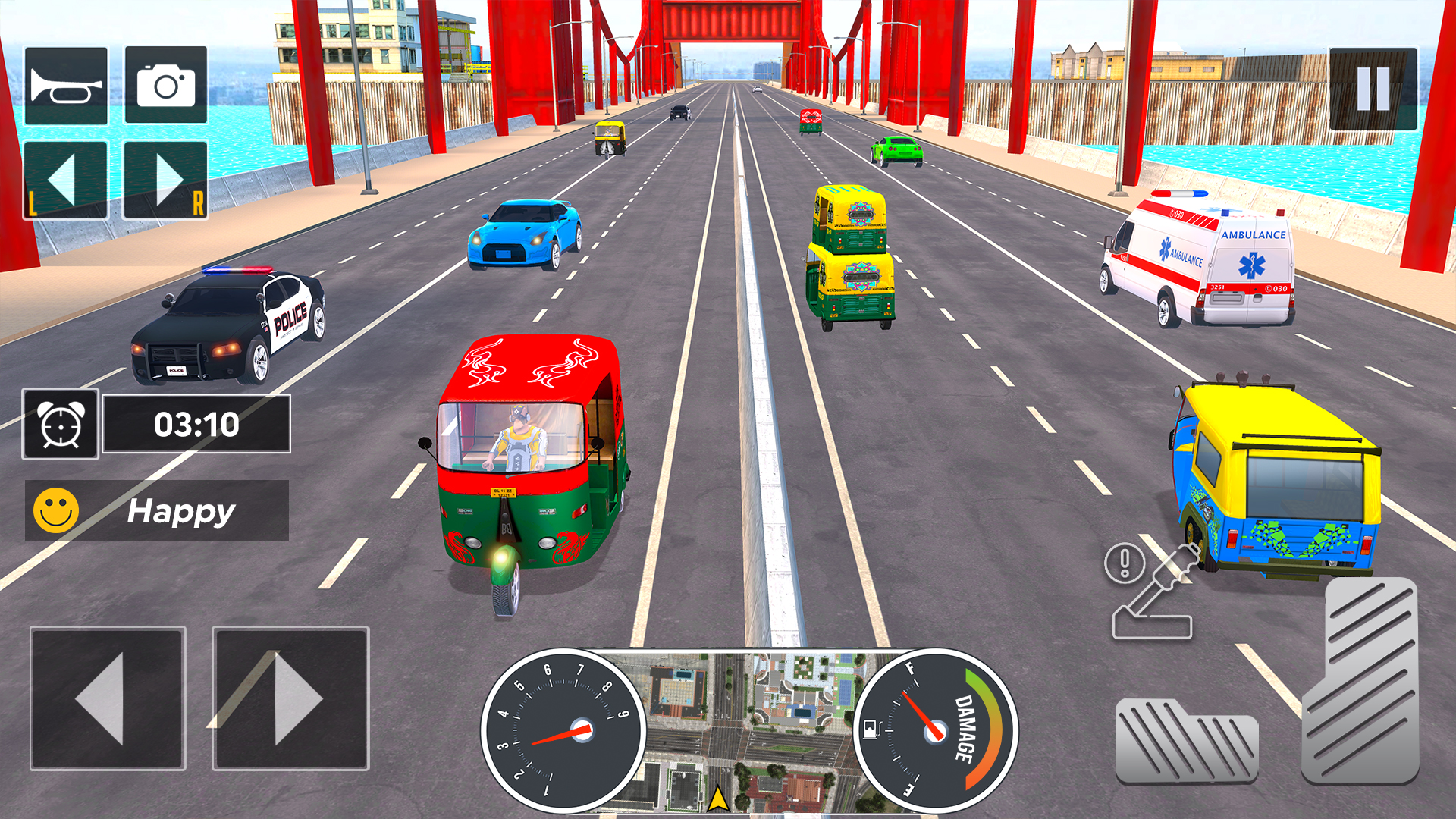
Task: Tap the timer showing 03:10
Action: point(196,425)
